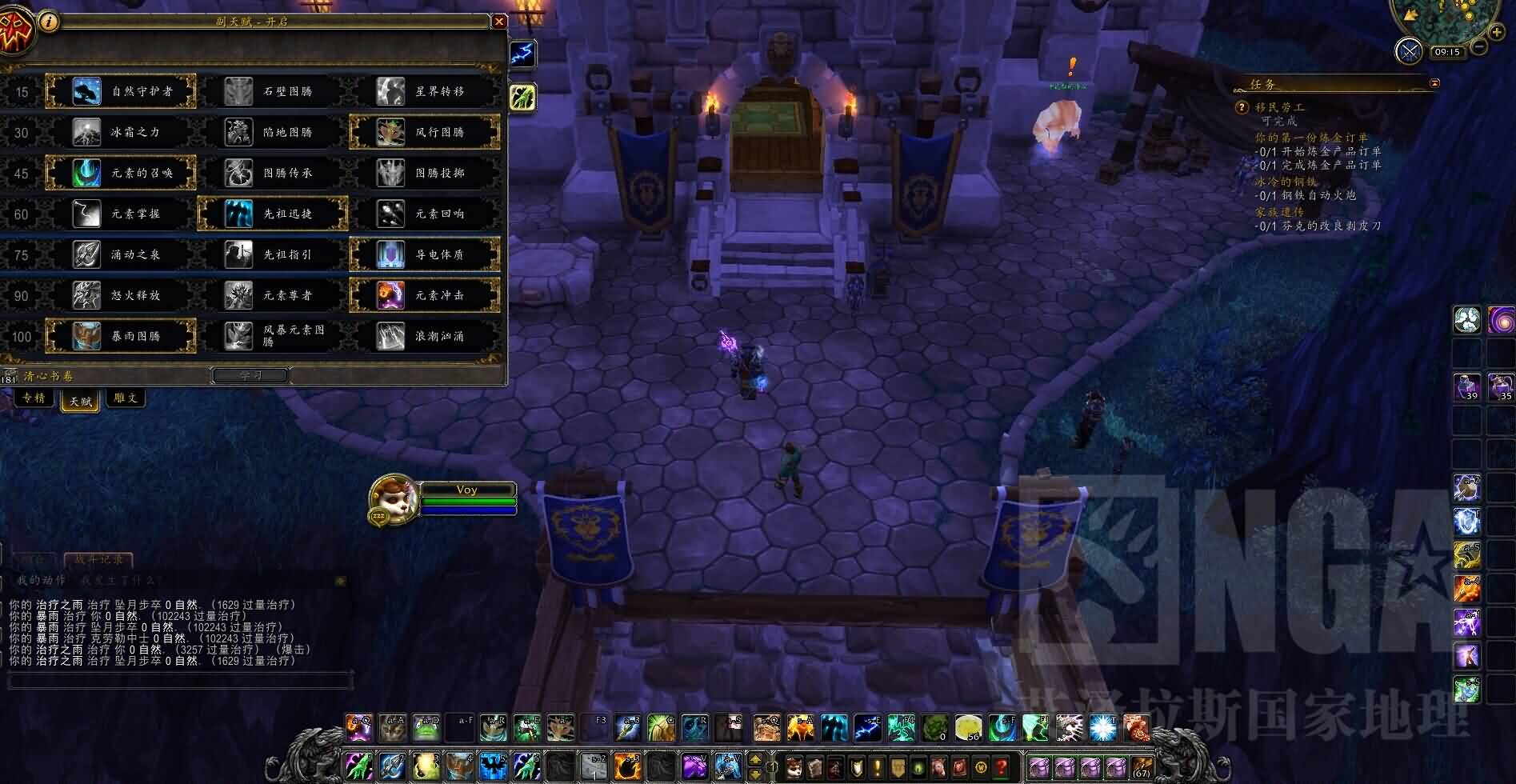Collapse the 任务 quest tracker
The width and height of the screenshot is (1516, 784).
1434,83
